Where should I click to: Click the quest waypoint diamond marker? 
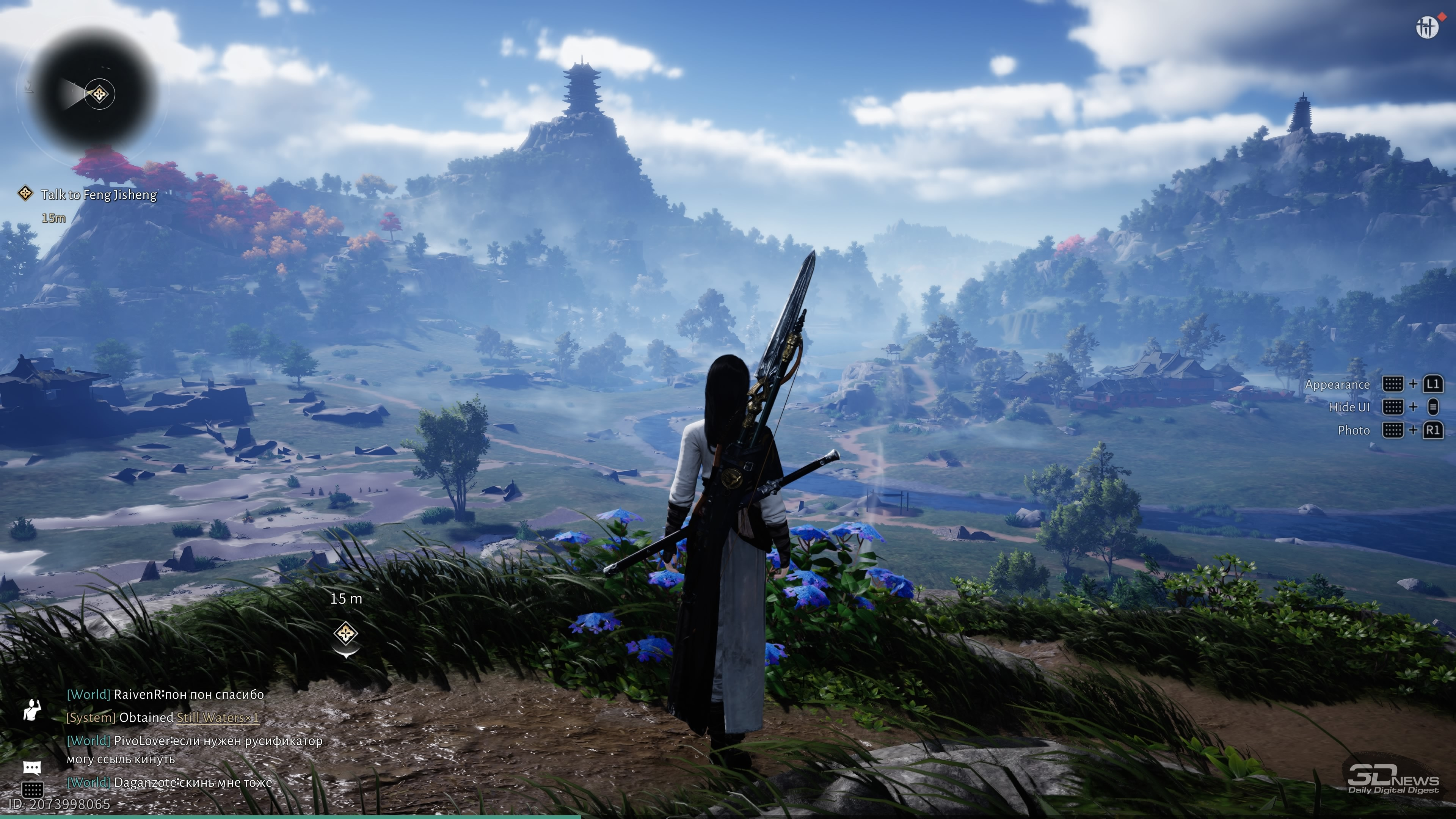(x=345, y=633)
